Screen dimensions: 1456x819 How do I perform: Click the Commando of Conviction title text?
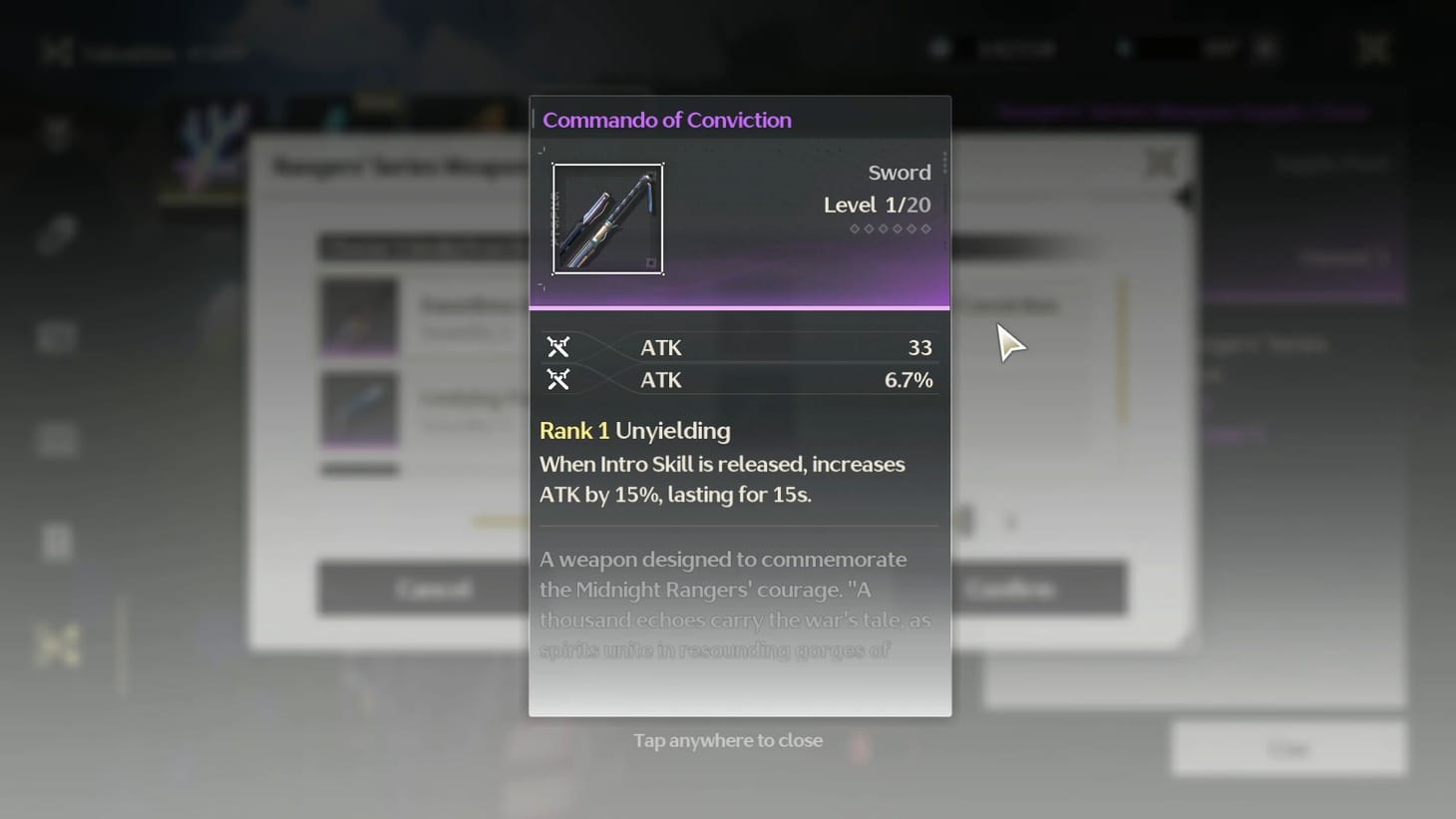[667, 120]
